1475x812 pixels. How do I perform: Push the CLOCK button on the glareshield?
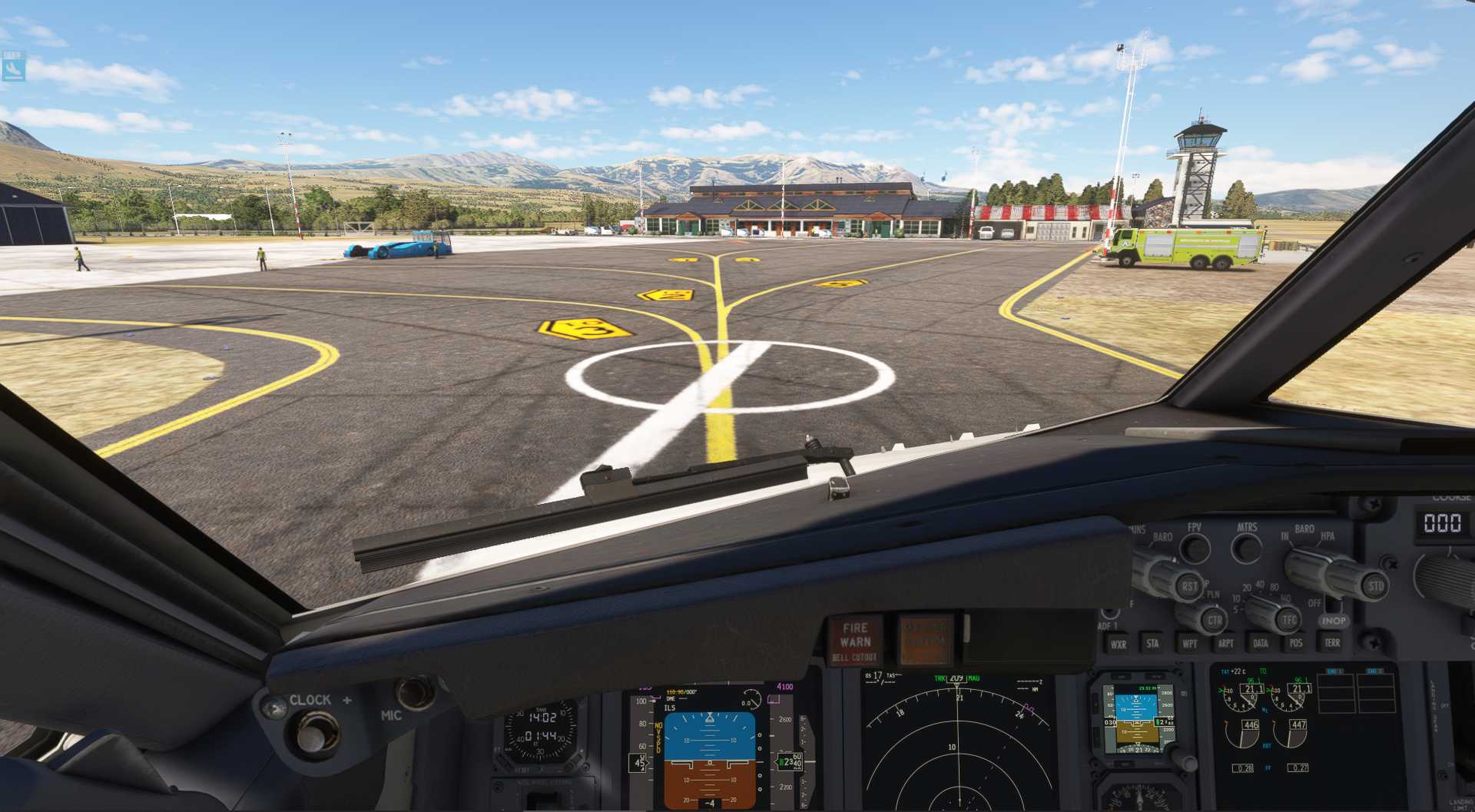click(x=312, y=734)
